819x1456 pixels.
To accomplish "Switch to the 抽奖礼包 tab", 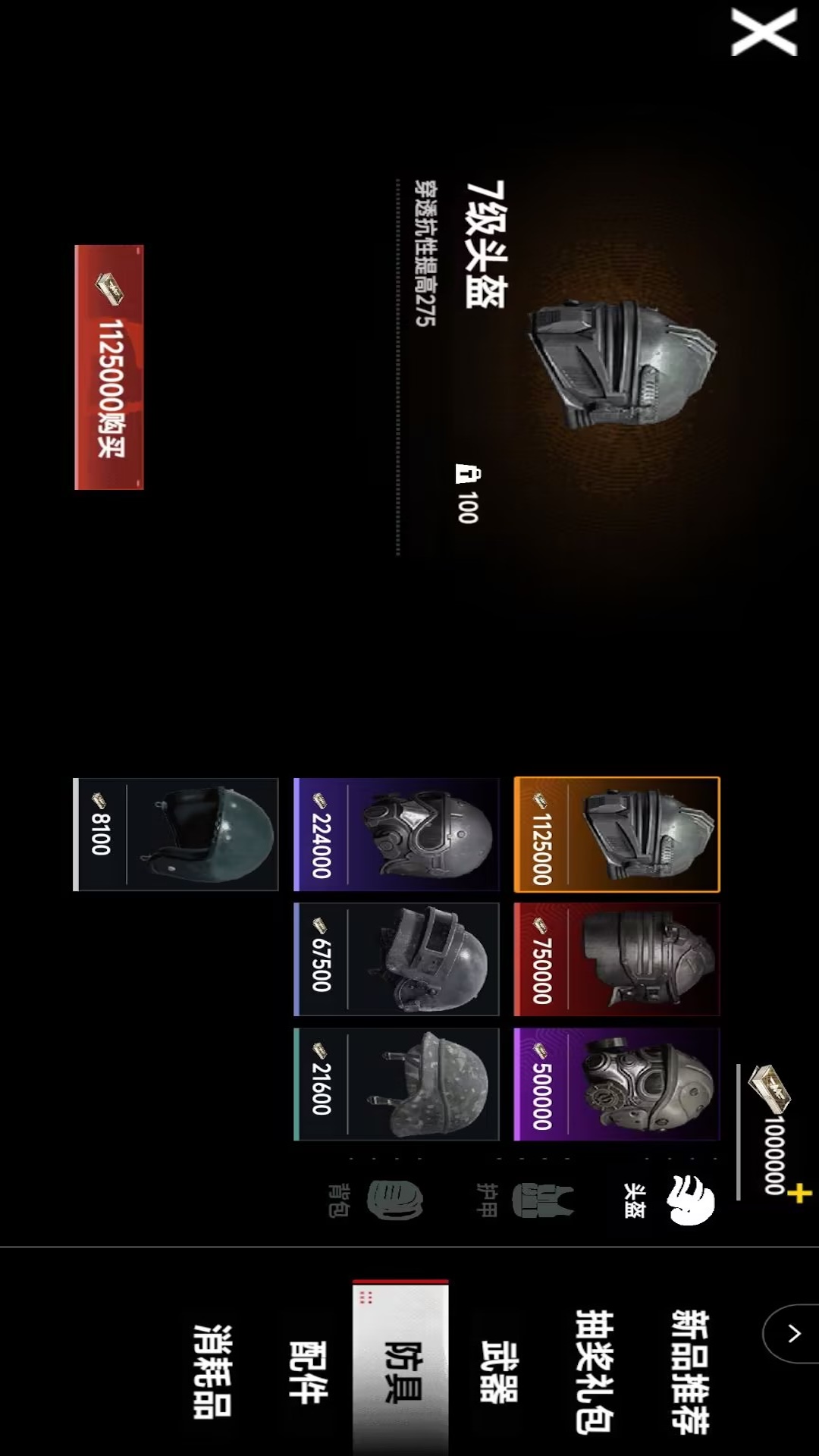I will pos(595,1371).
